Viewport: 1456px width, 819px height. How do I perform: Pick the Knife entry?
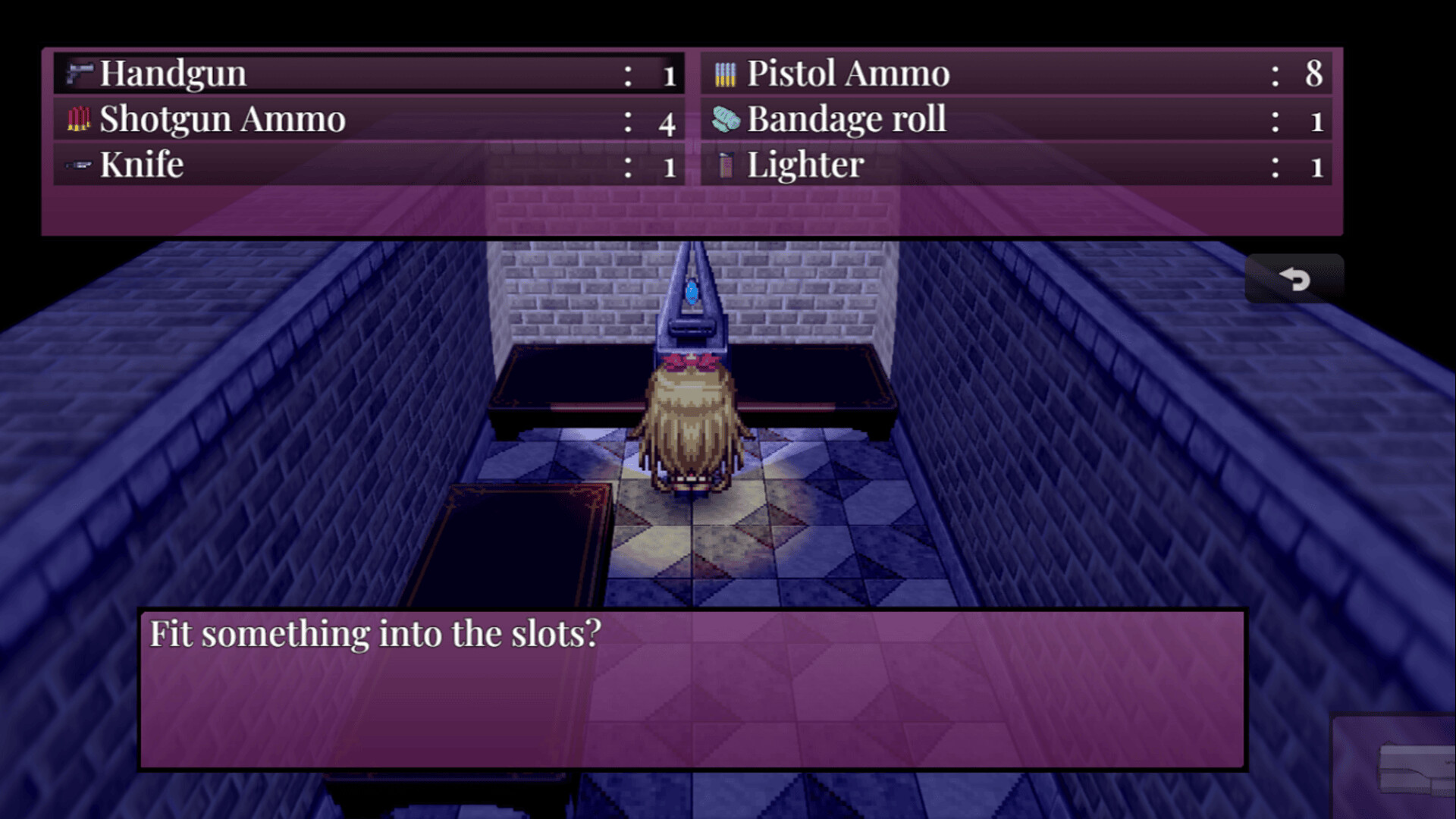click(369, 165)
